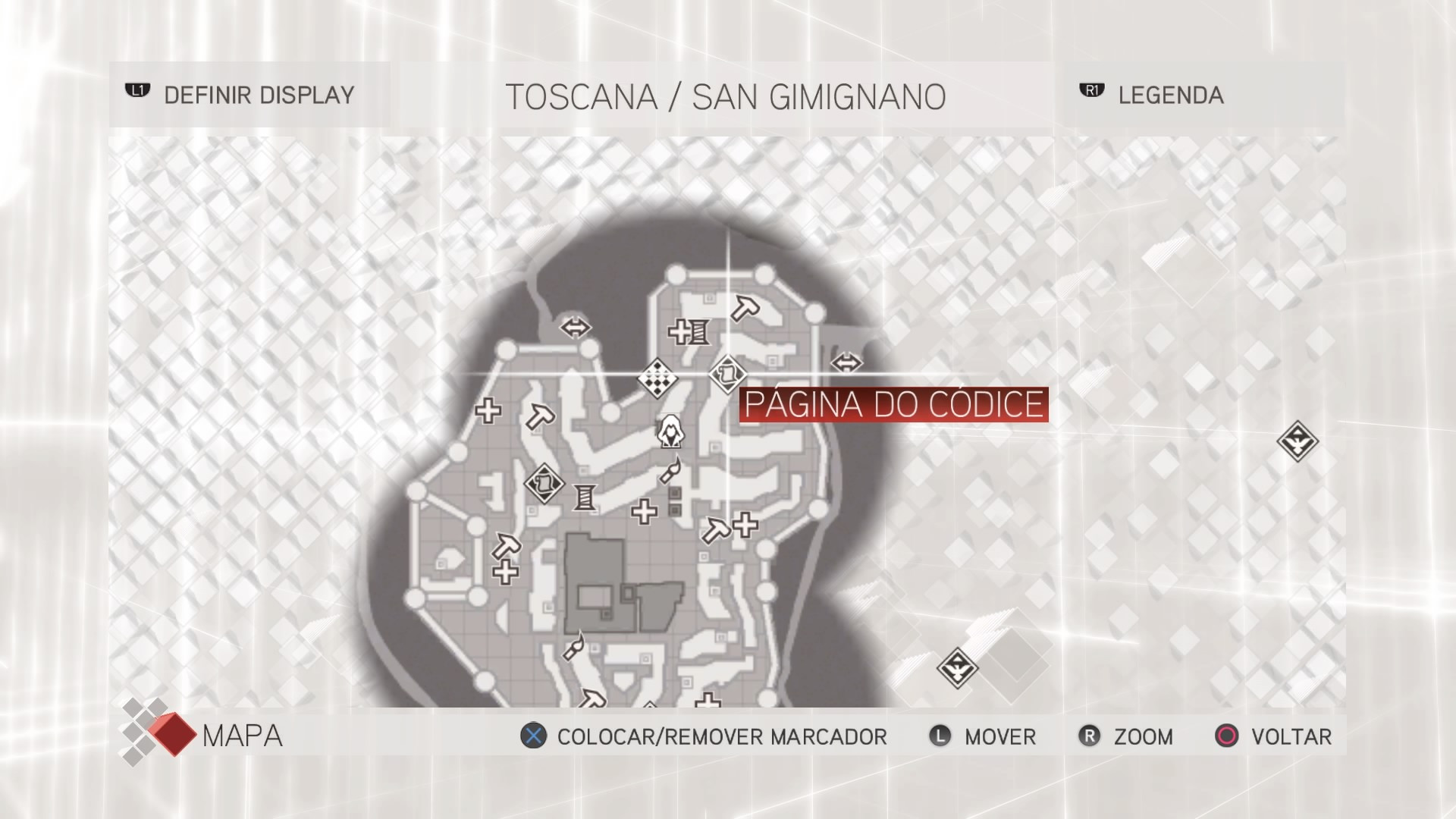Click the fast travel double-arrow icon northwest

pos(574,326)
